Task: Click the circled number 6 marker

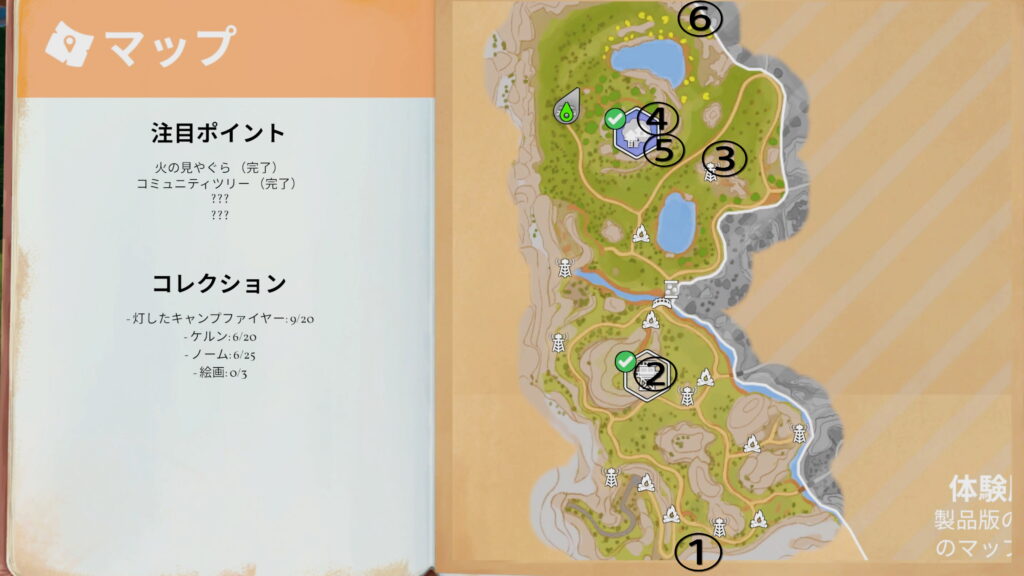Action: click(x=700, y=18)
